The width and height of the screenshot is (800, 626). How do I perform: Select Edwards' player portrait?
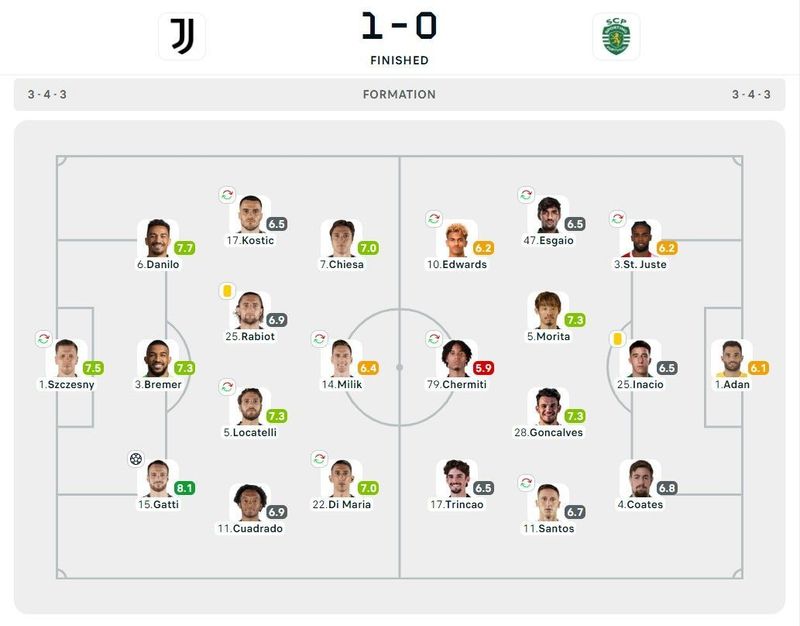(457, 238)
